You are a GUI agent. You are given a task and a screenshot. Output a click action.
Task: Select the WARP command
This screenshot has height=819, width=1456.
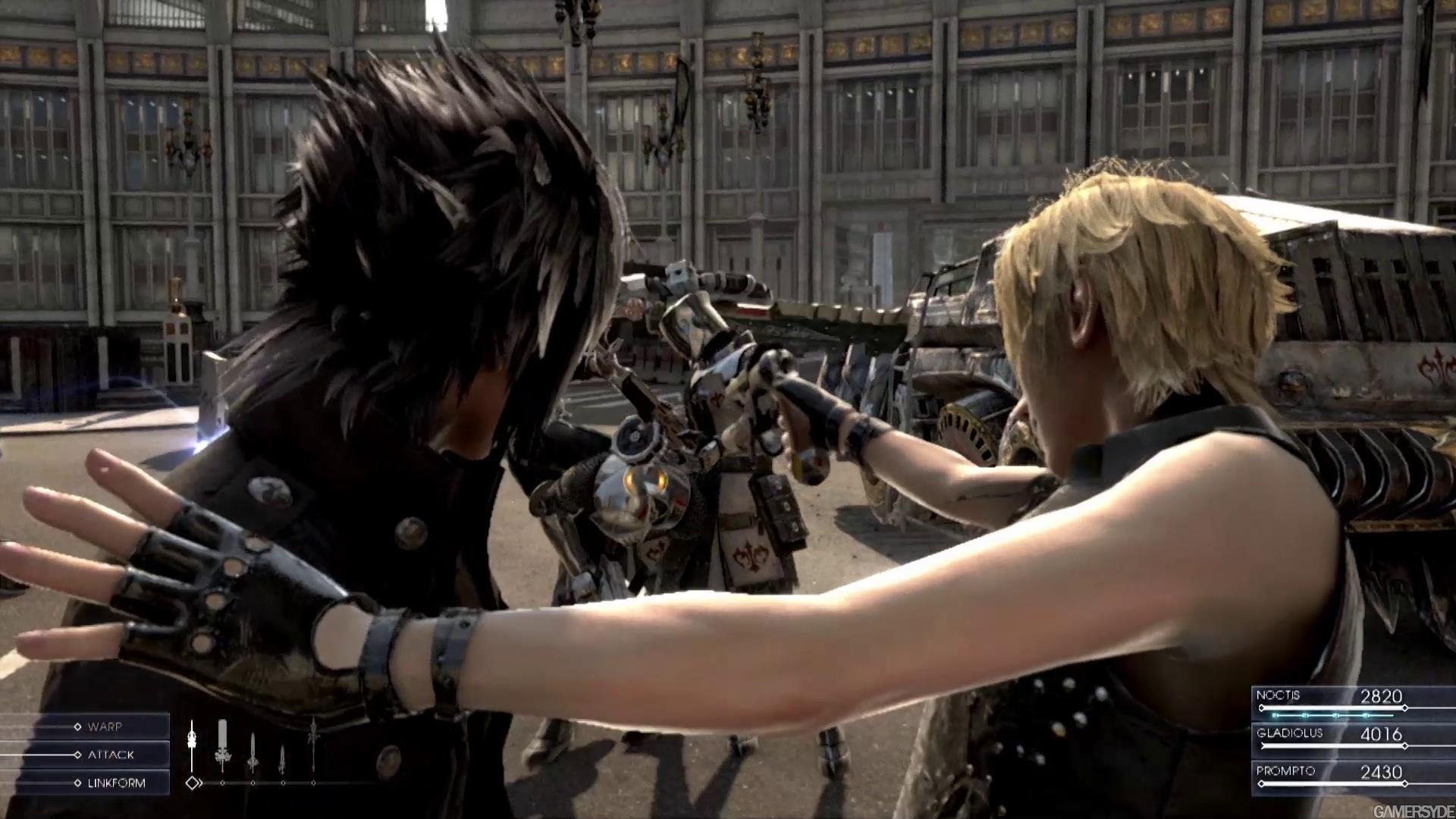click(106, 726)
